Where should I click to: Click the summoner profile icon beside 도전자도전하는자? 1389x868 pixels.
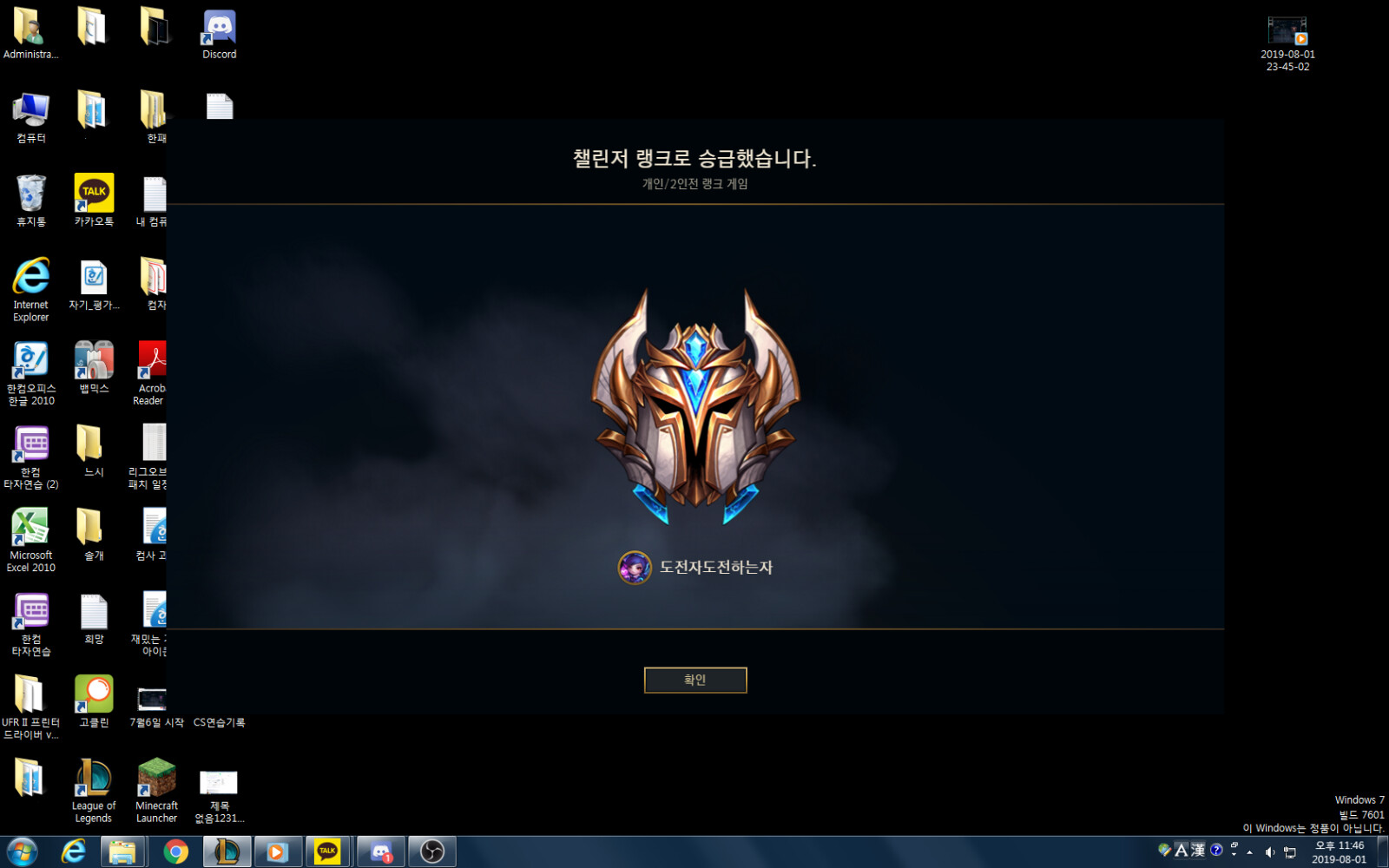[633, 567]
